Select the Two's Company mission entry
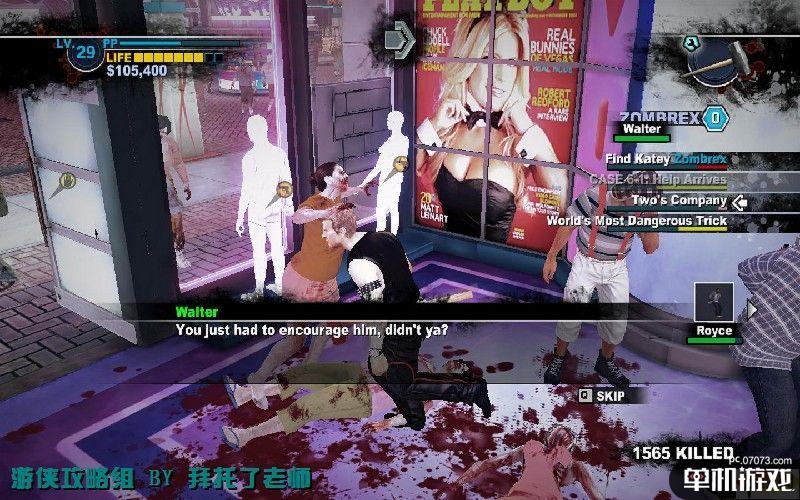 679,200
